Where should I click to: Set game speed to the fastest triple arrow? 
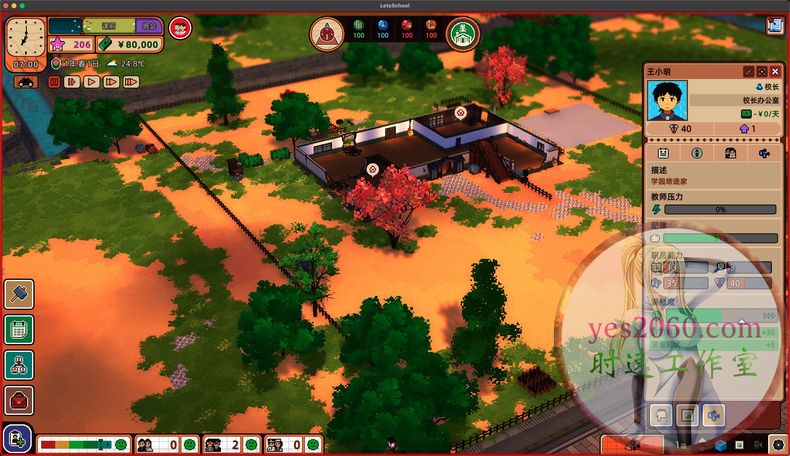coord(129,82)
